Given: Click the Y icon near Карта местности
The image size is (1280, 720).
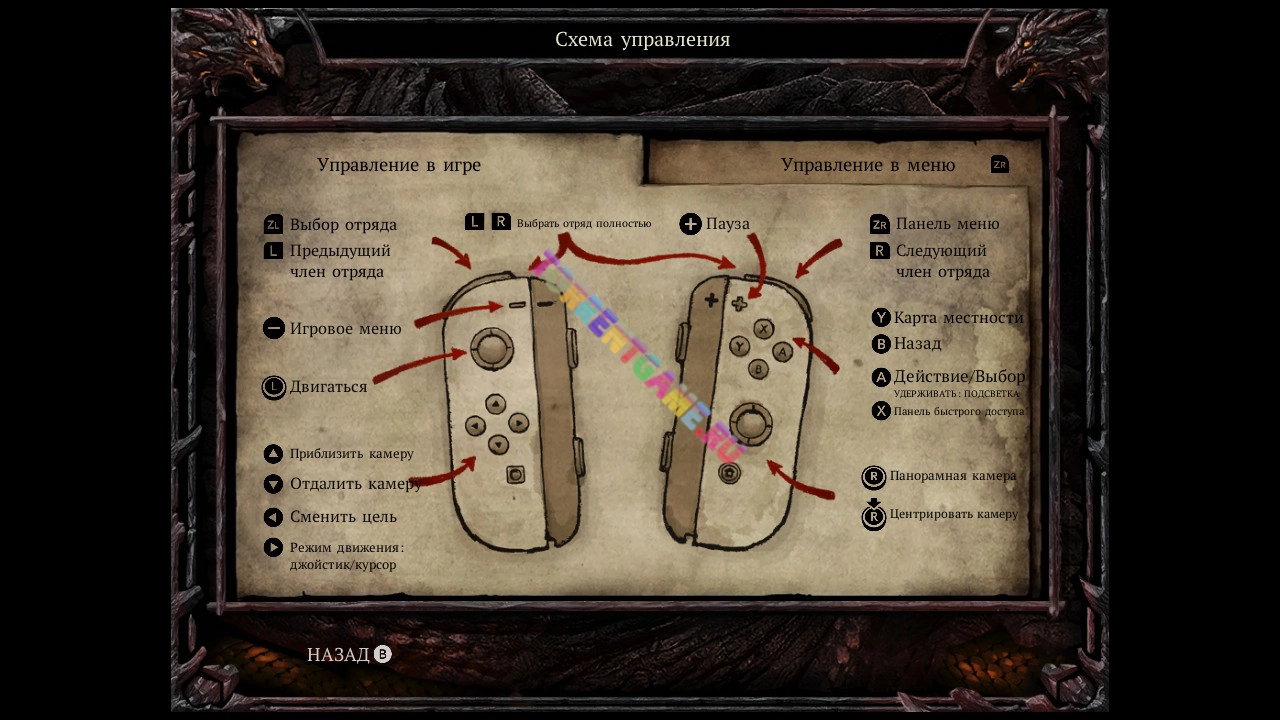Looking at the screenshot, I should pos(879,317).
